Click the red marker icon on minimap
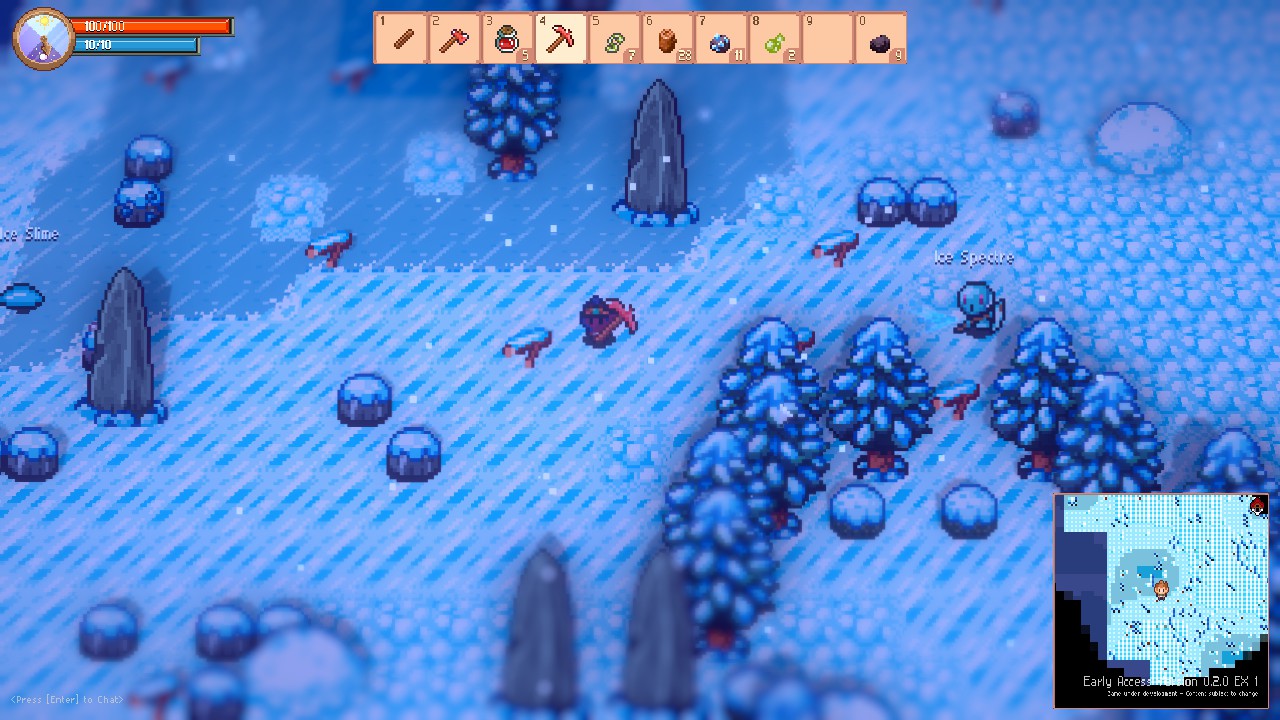This screenshot has height=720, width=1280. coord(1258,505)
